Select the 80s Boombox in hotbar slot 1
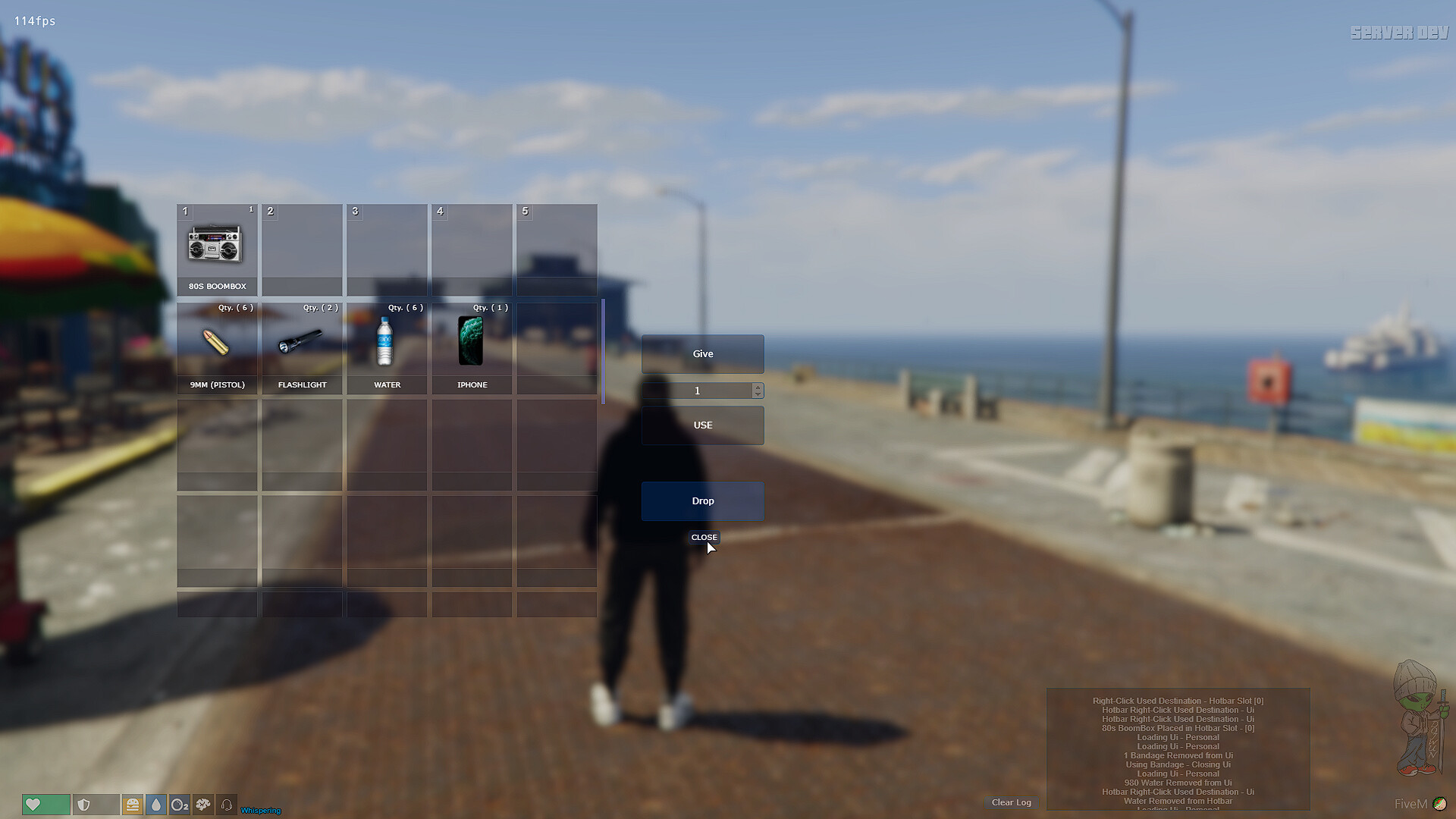Screen dimensions: 1456x819 (216, 246)
